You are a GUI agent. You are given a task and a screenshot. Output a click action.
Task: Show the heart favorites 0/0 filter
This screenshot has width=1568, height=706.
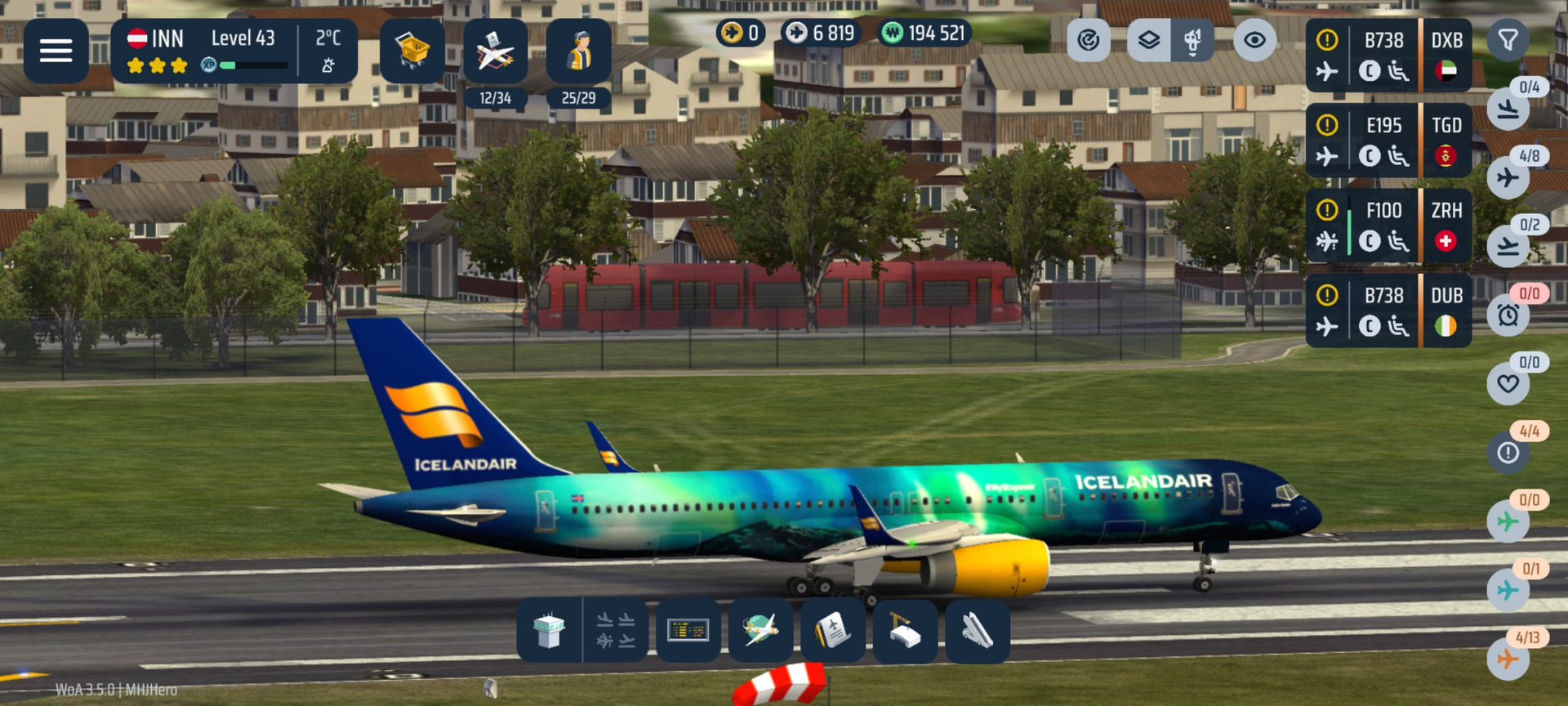1508,383
